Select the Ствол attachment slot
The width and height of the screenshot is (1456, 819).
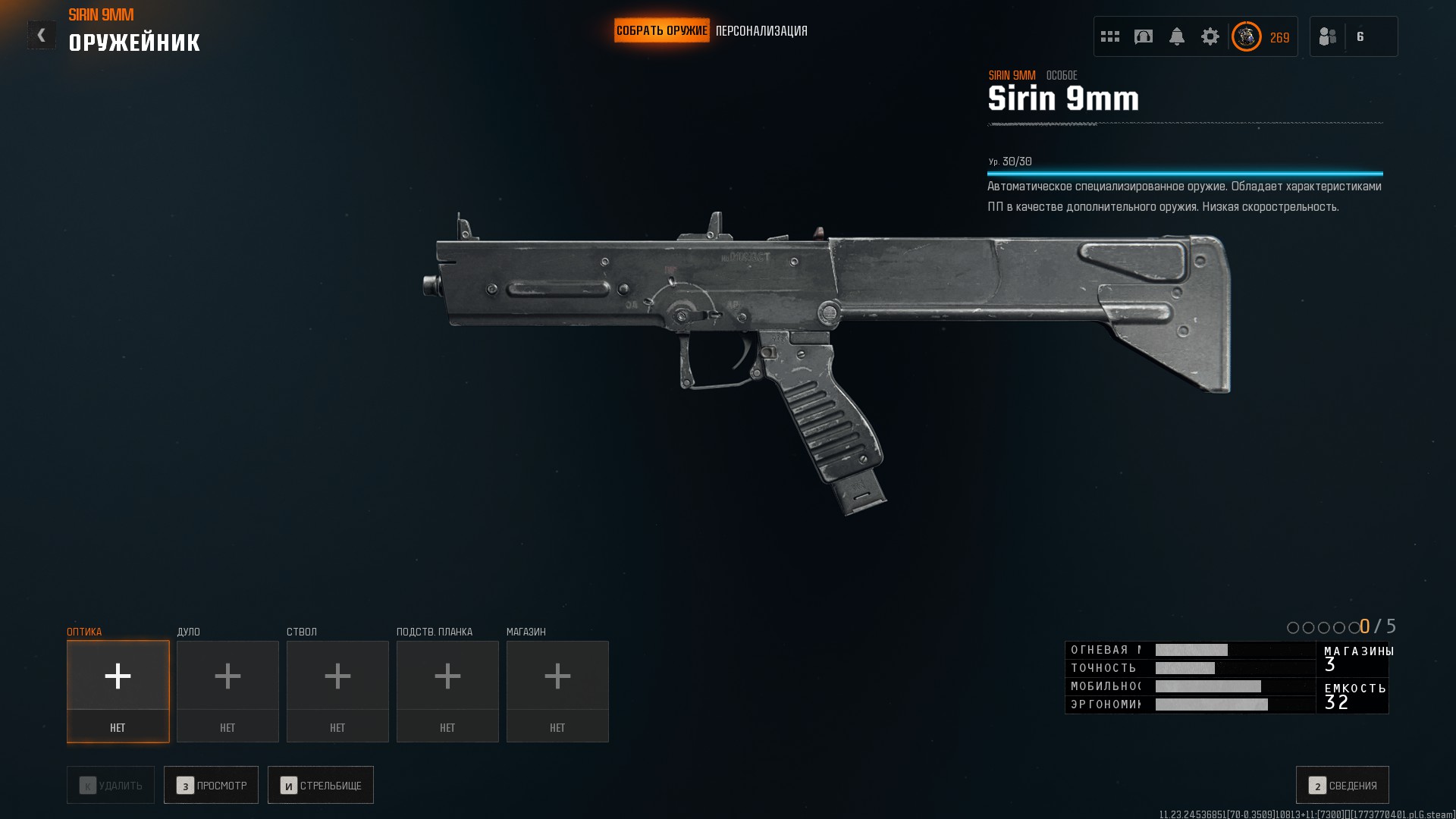tap(337, 691)
